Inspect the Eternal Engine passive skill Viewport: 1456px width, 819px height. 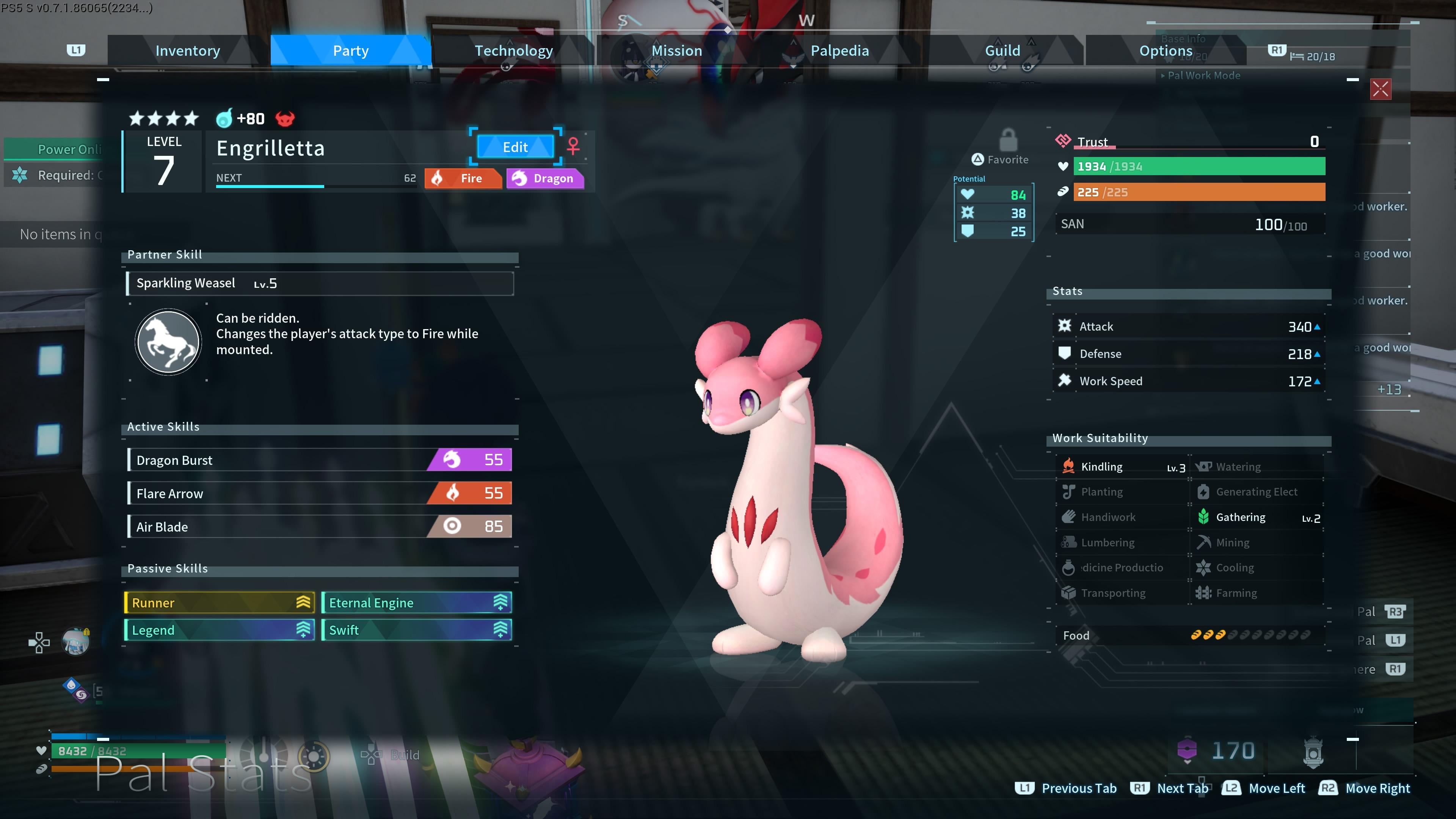(417, 602)
